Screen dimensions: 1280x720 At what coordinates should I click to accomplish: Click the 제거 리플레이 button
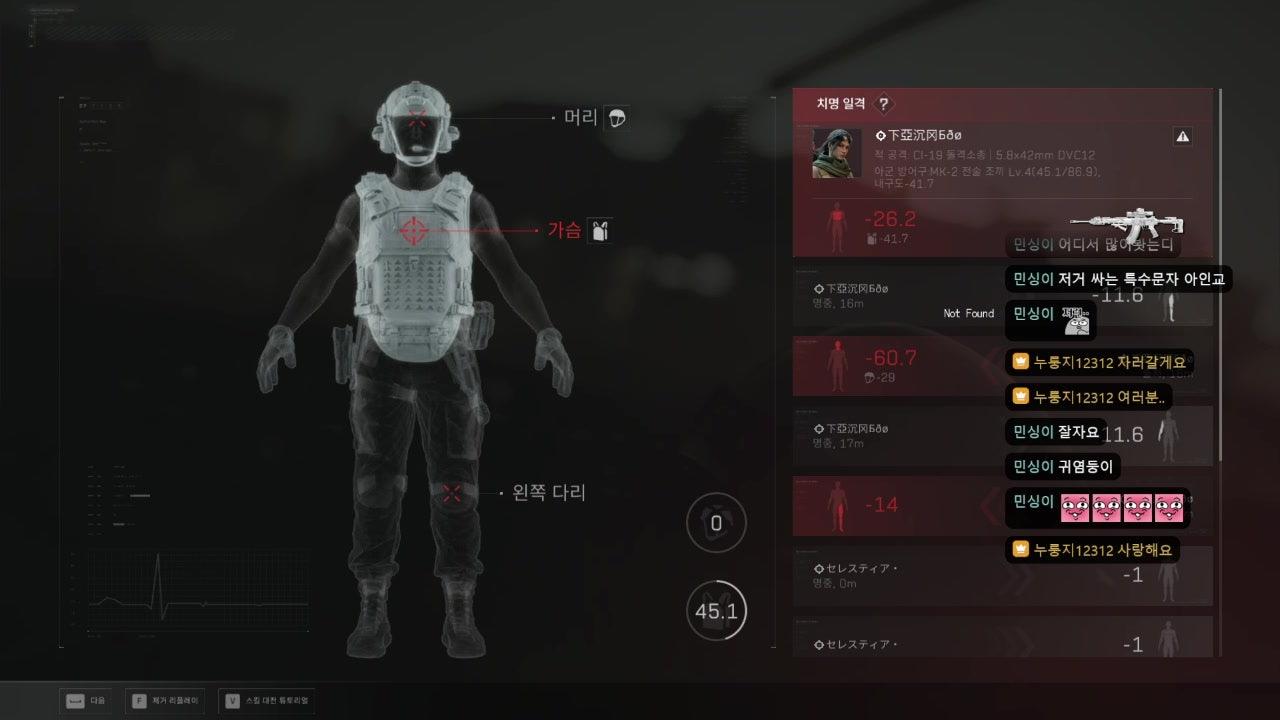[162, 701]
